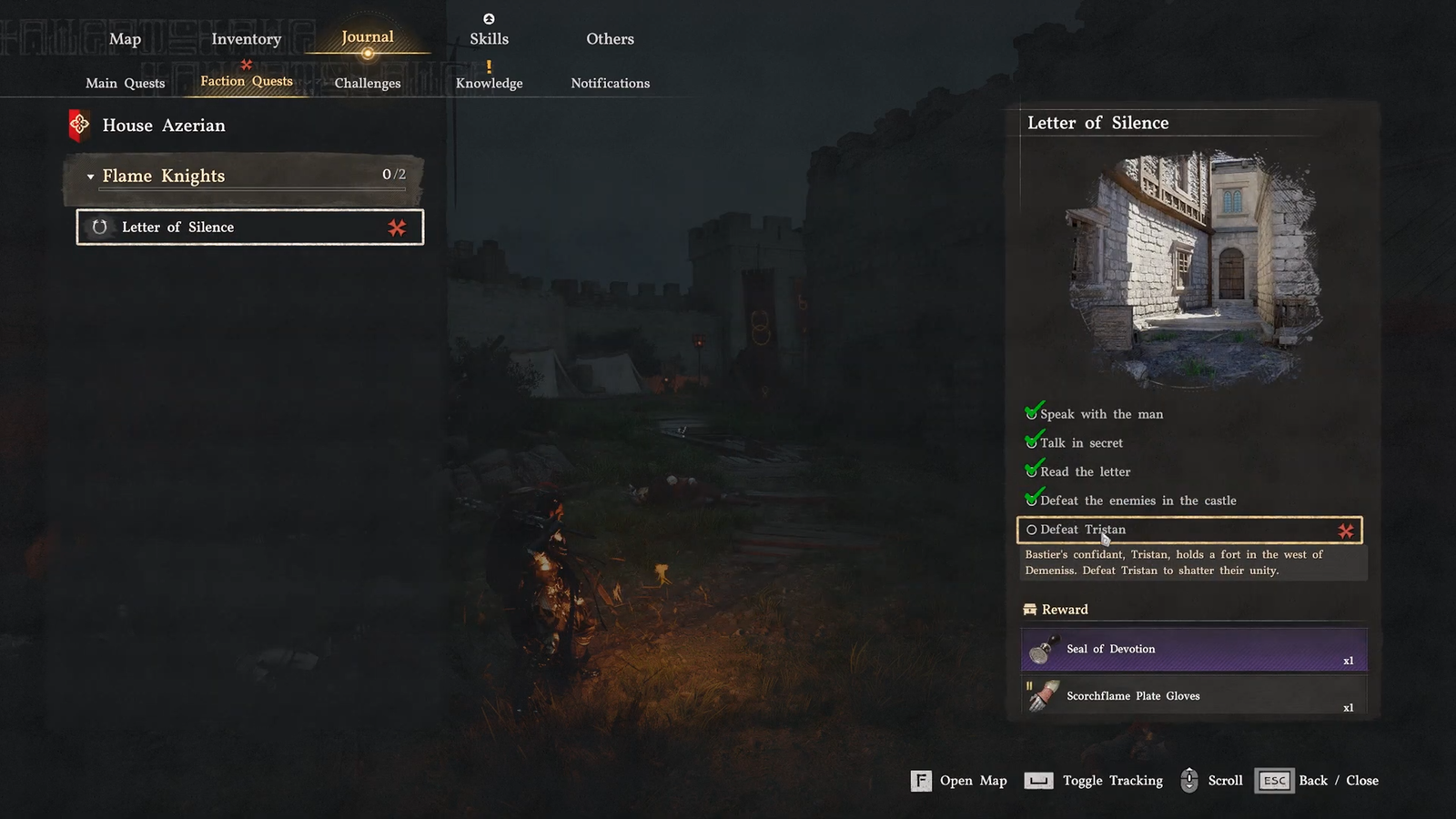
Task: Click the Talk in secret objective
Action: [1081, 443]
